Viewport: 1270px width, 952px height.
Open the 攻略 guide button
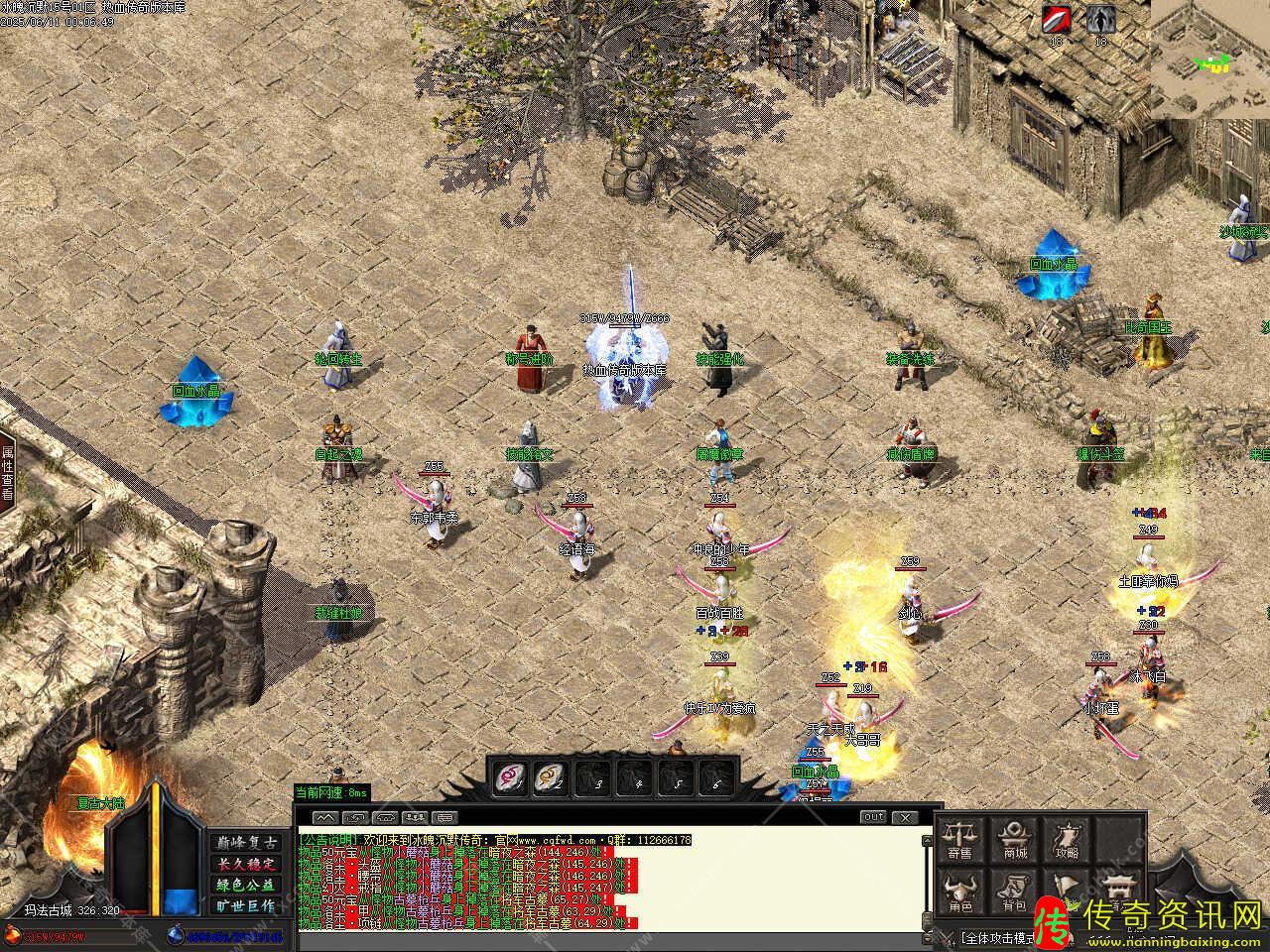(x=1068, y=839)
